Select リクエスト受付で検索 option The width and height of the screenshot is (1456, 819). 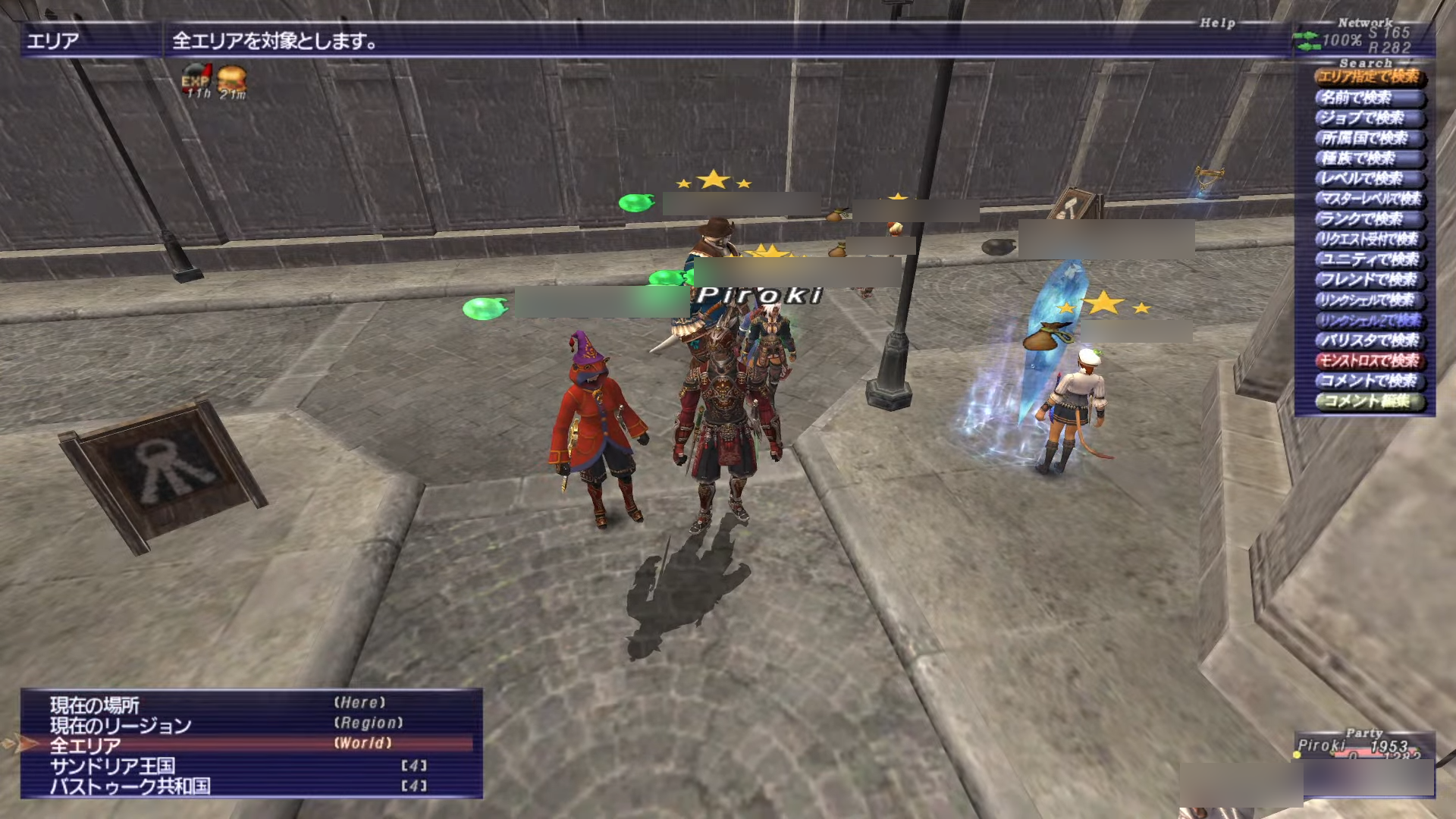(1370, 240)
